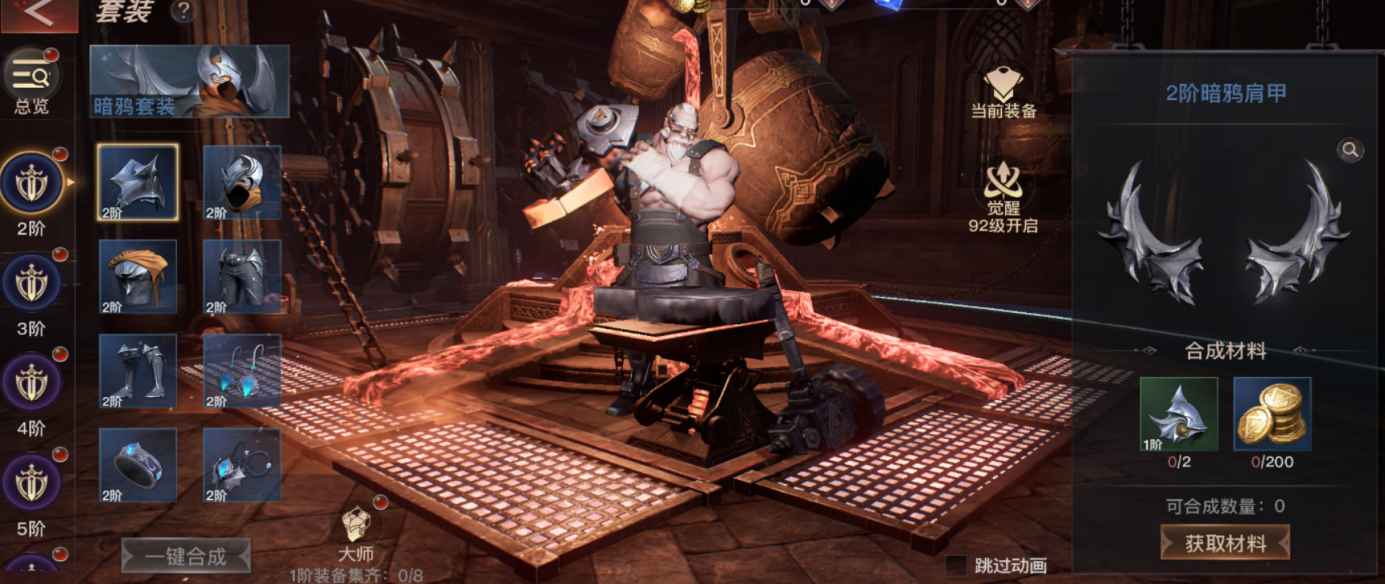Switch to the 3阶 tier tab
Image resolution: width=1385 pixels, height=584 pixels.
pyautogui.click(x=31, y=283)
